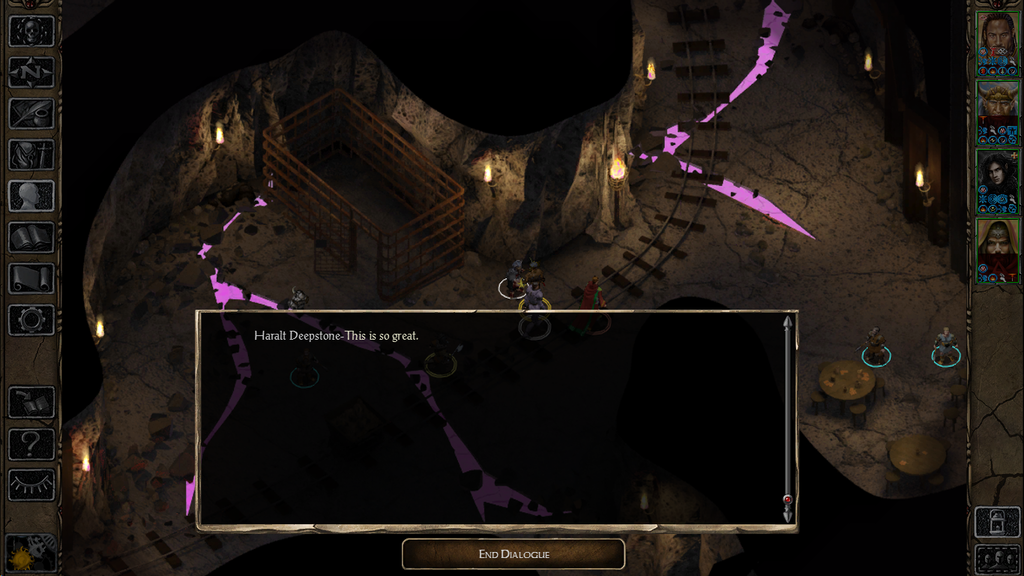Open the area map with the compass icon
Viewport: 1024px width, 576px height.
point(31,72)
